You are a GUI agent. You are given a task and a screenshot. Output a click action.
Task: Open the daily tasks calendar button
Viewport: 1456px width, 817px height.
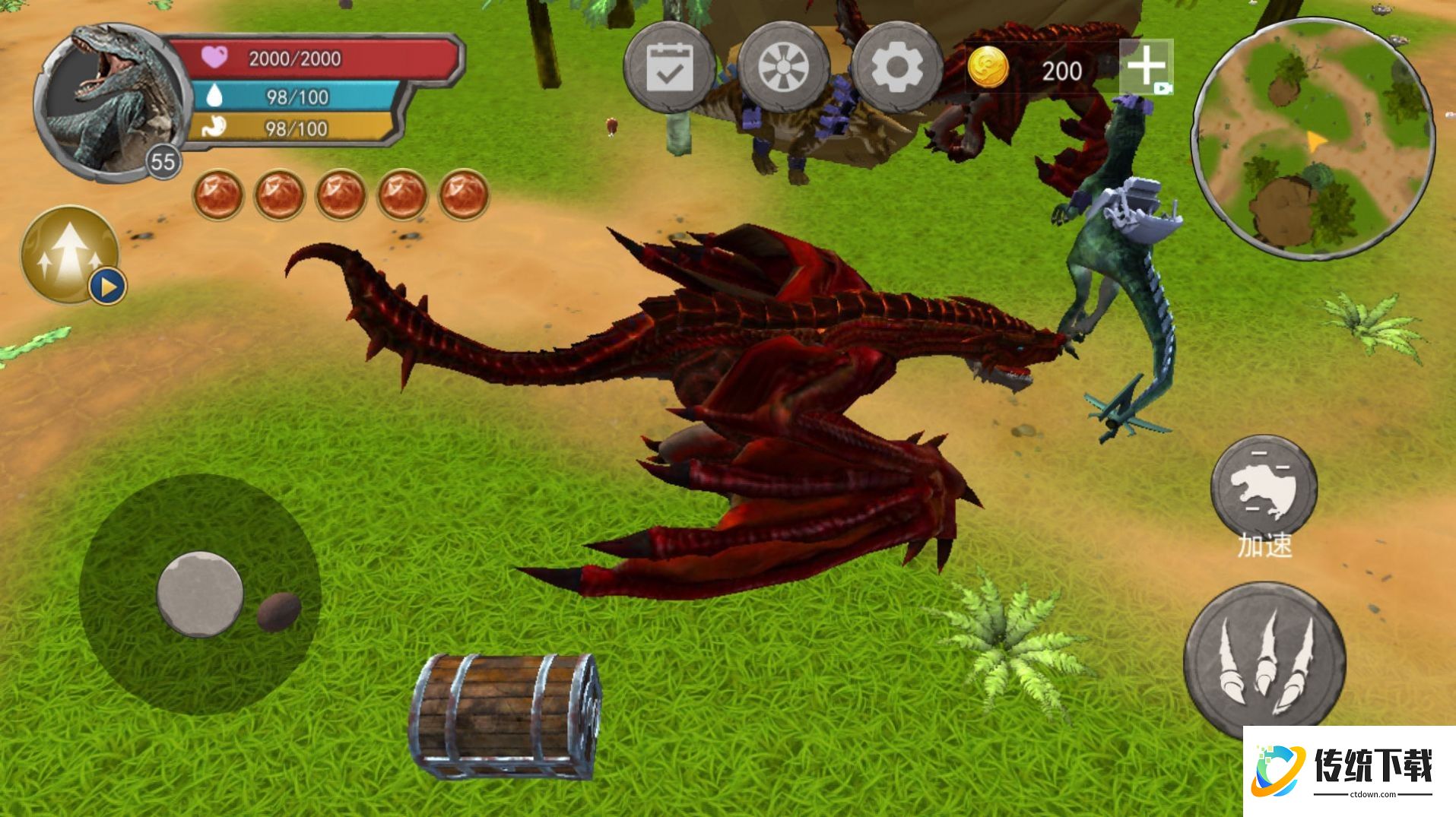(x=669, y=68)
